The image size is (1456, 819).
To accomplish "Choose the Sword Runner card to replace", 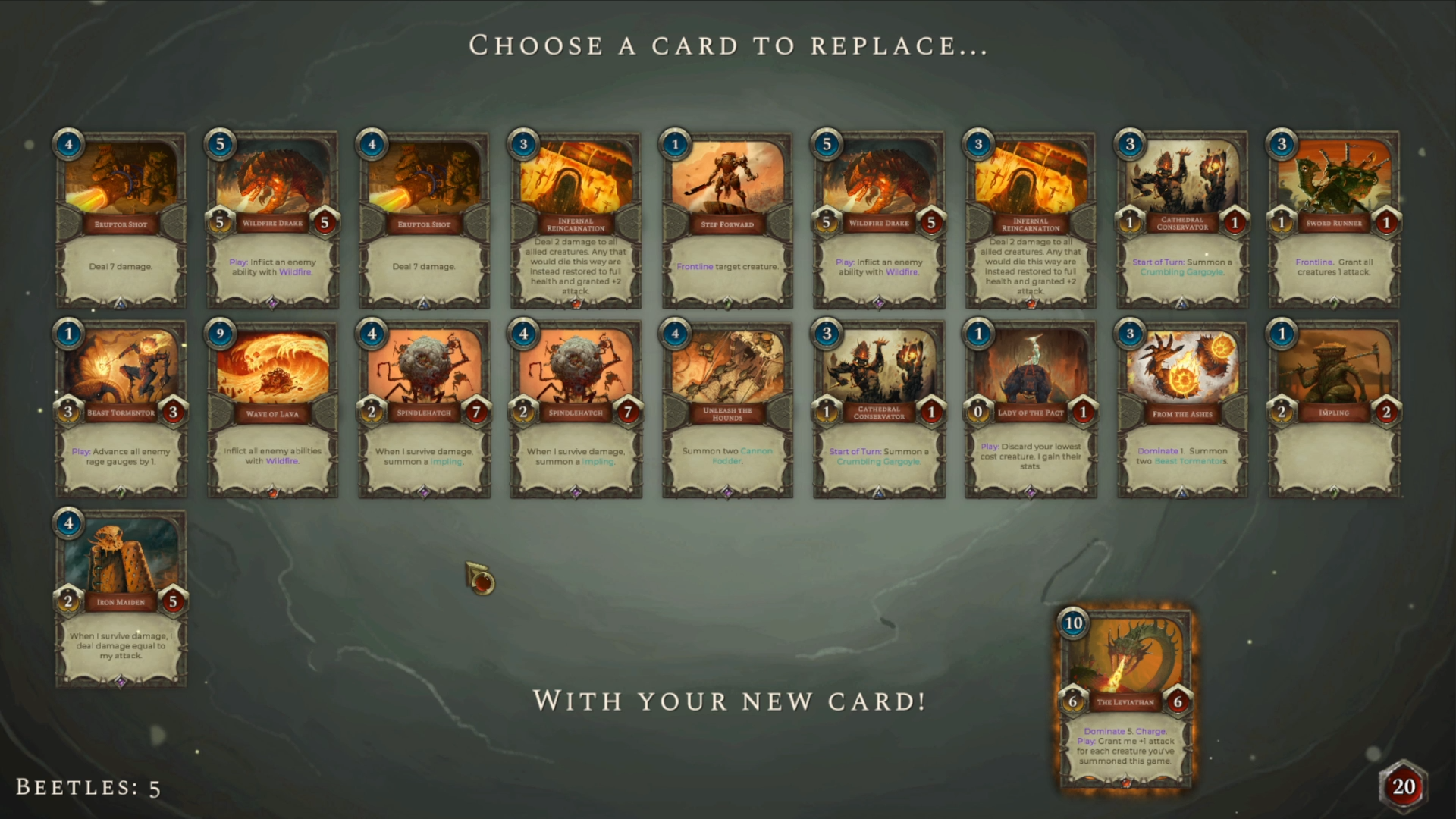I will click(x=1334, y=220).
